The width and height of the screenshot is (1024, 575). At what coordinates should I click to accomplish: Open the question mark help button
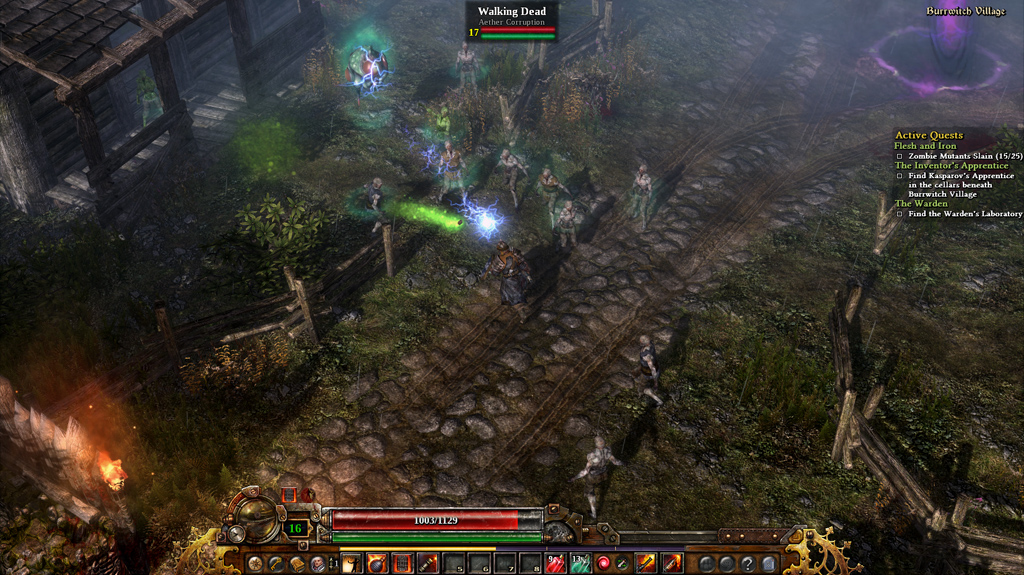tap(746, 564)
